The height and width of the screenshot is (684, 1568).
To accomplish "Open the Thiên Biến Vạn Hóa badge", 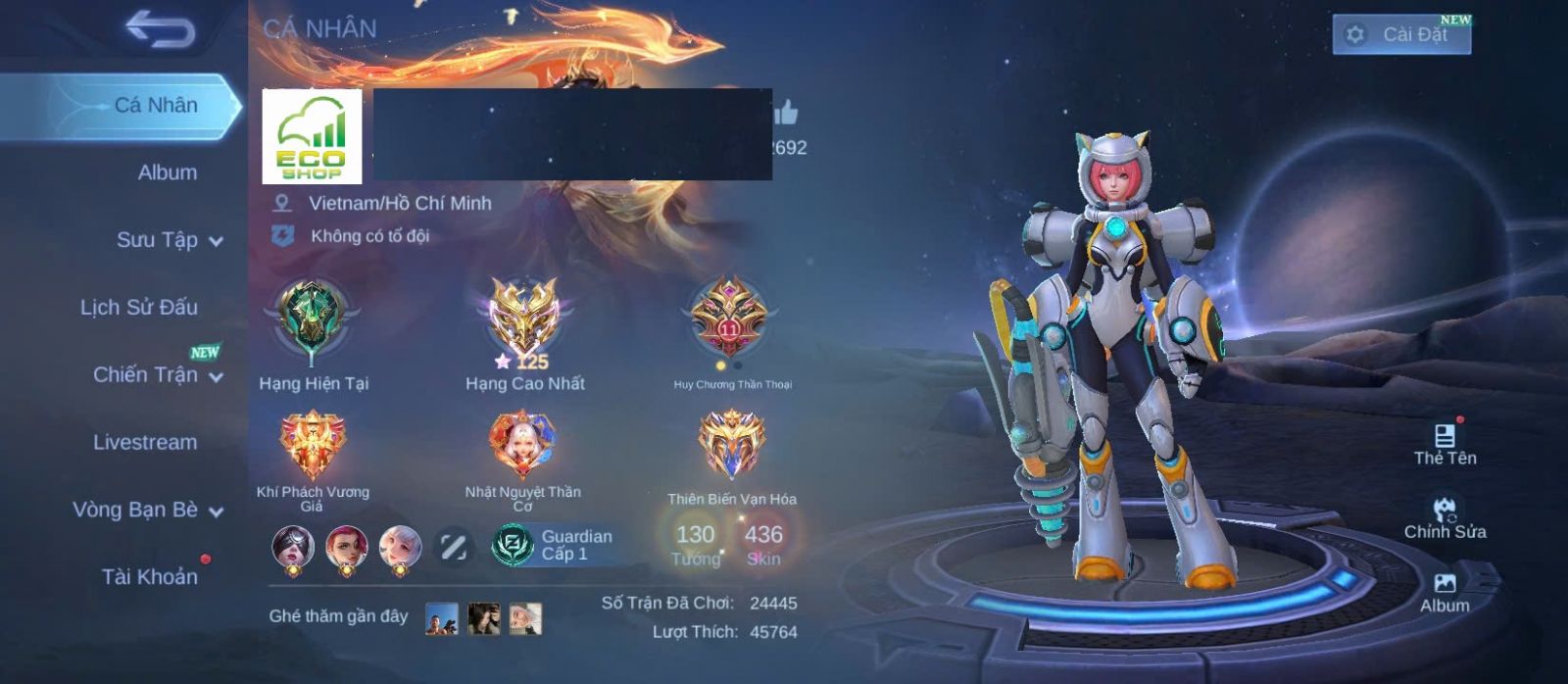I will (731, 444).
